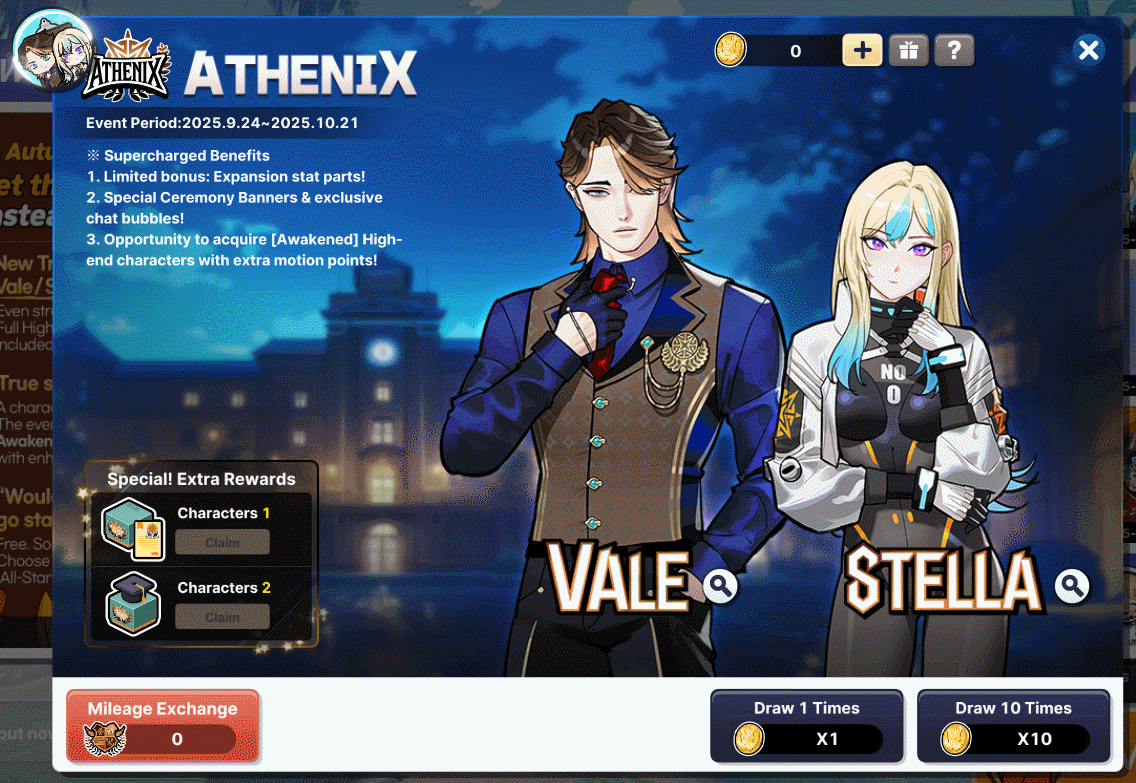Open the gift box rewards button
The image size is (1136, 783).
coord(908,50)
